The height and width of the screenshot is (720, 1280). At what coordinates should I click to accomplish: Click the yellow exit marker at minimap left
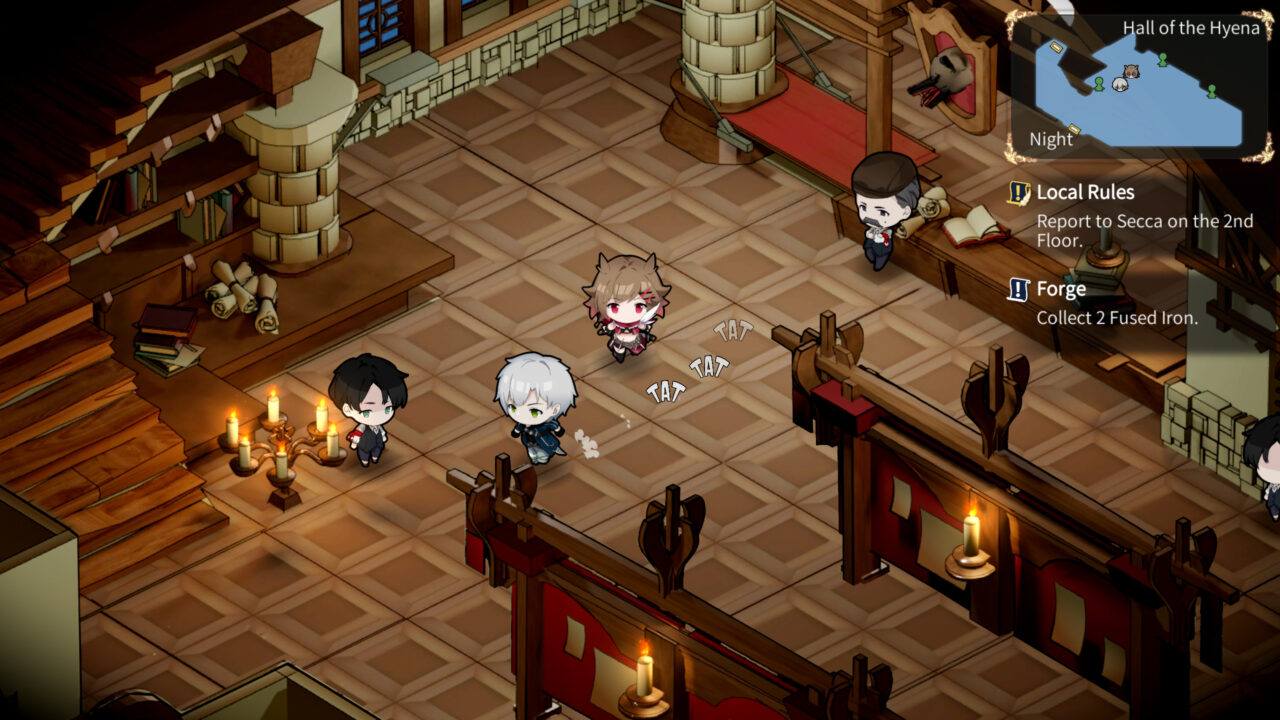coord(1056,47)
